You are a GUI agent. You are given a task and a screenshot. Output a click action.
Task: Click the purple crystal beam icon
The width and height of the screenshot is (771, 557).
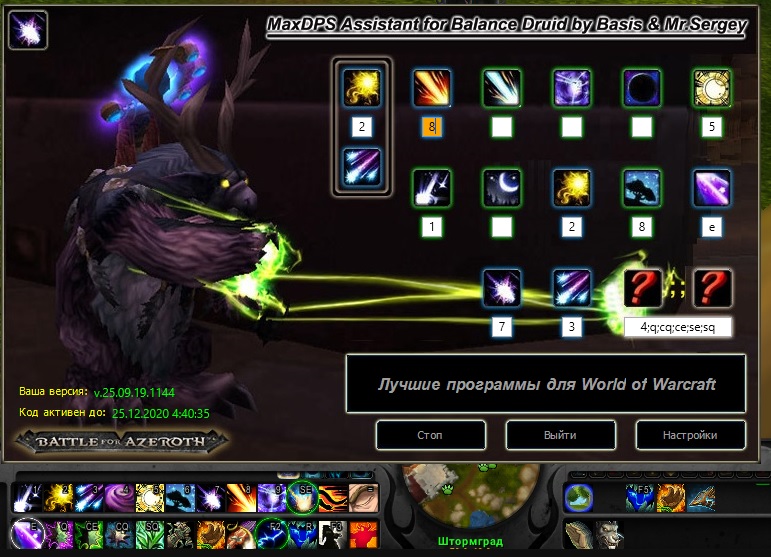click(x=712, y=187)
